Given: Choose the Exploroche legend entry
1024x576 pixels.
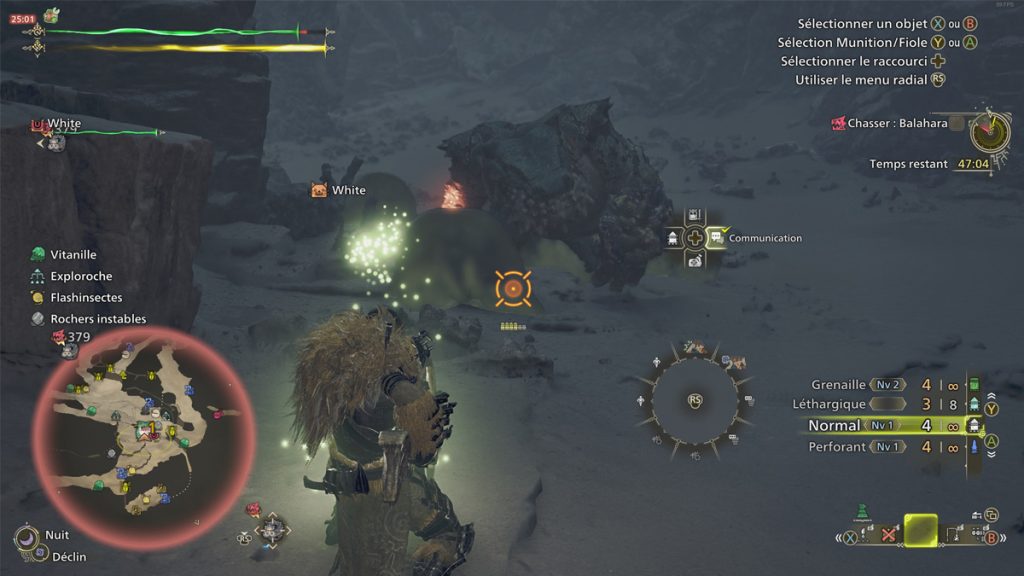Looking at the screenshot, I should (80, 276).
